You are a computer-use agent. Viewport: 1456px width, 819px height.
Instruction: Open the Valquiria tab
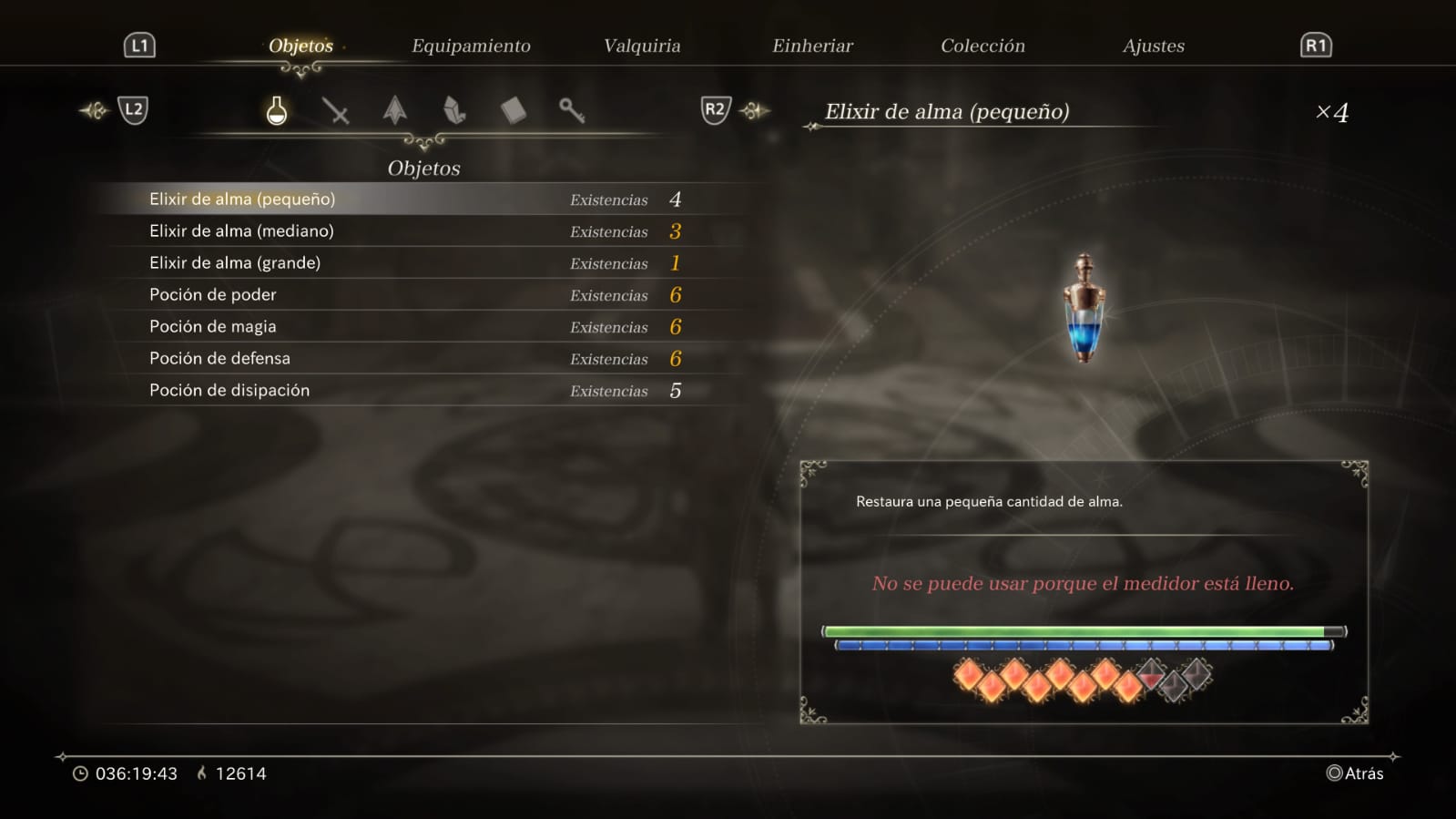[642, 46]
